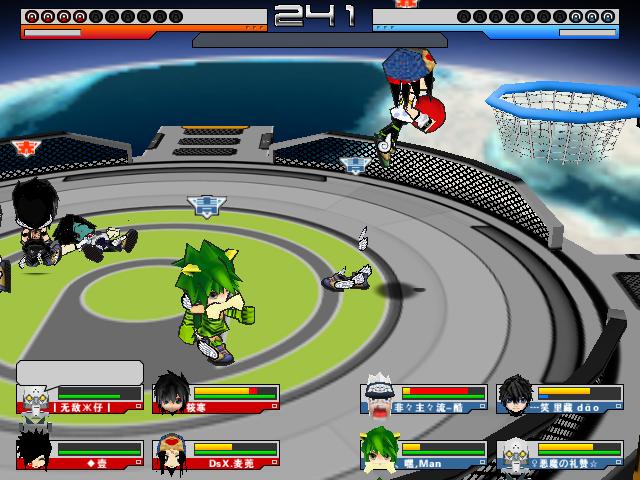Select the ◆壹 player panel
Viewport: 640px width, 480px height.
click(82, 453)
